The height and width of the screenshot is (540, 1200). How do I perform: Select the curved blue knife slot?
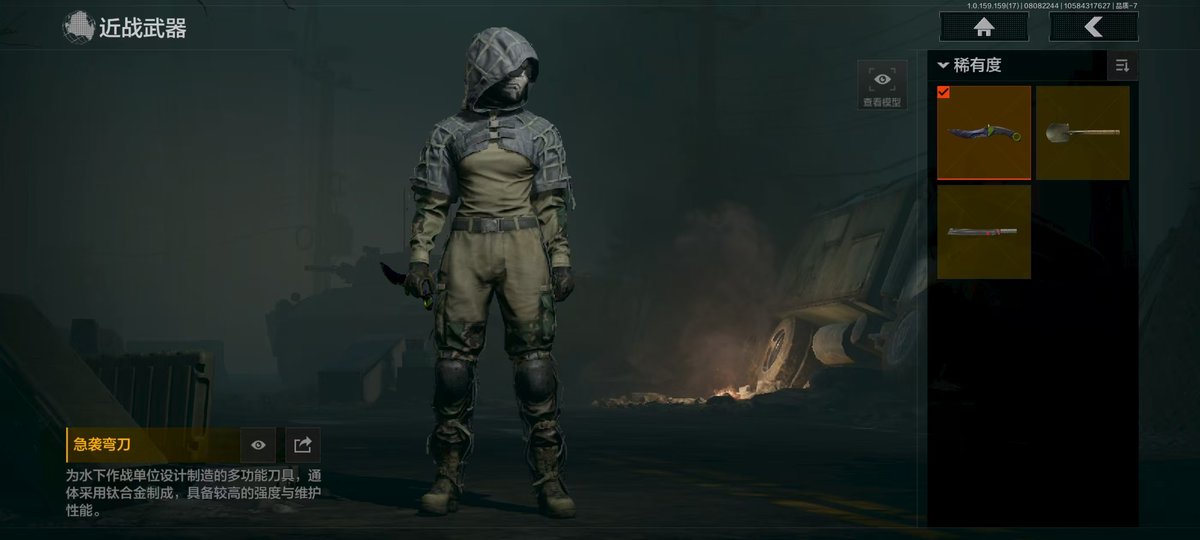(983, 132)
